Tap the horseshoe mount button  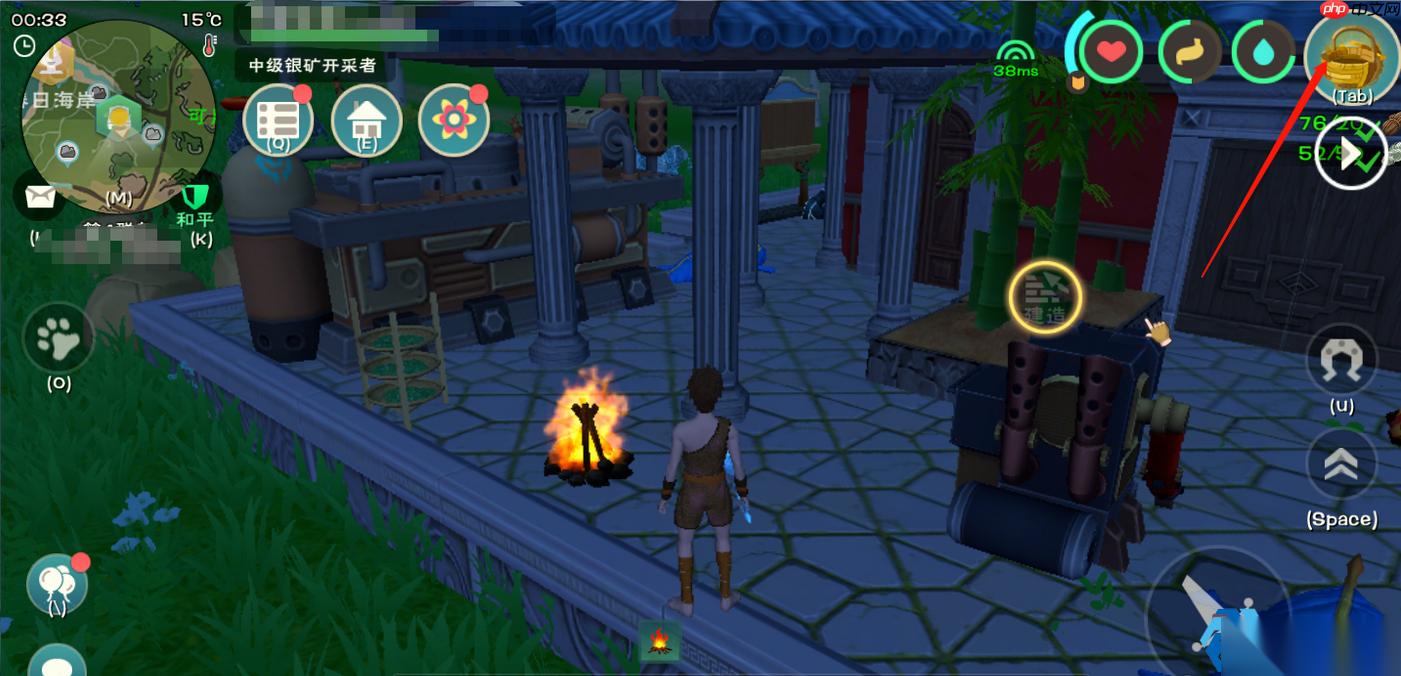pyautogui.click(x=1341, y=360)
